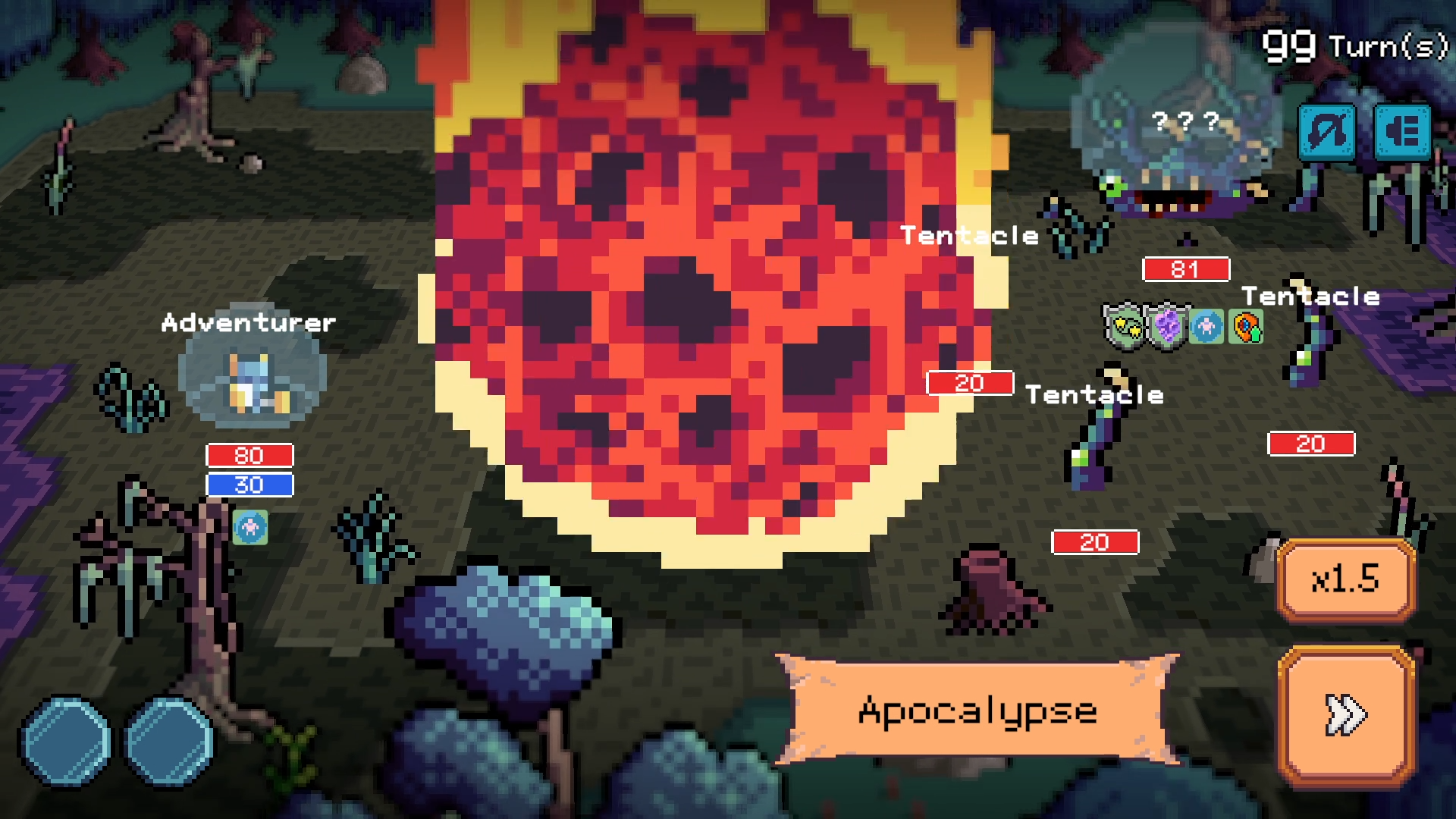Open the blue list menu button
The image size is (1456, 819).
[x=1402, y=132]
